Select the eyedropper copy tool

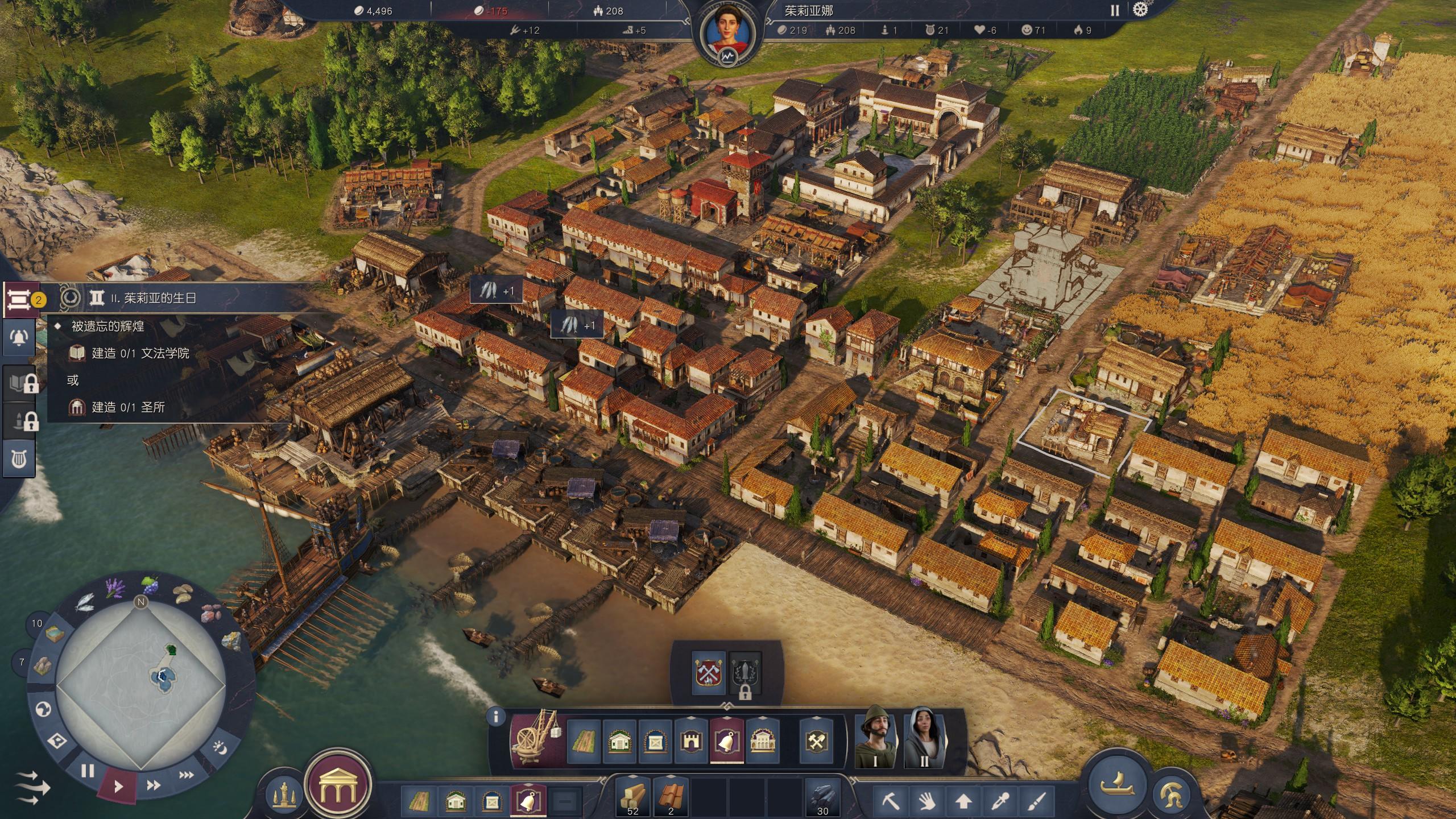pos(999,802)
